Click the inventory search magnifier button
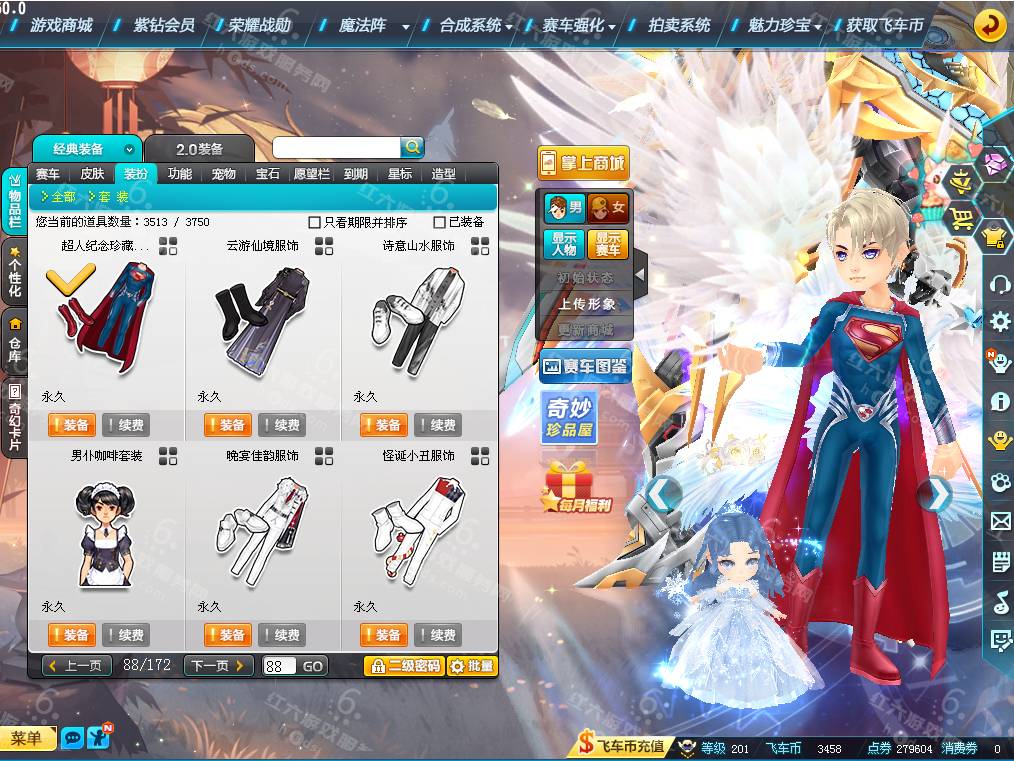The image size is (1014, 761). point(412,147)
